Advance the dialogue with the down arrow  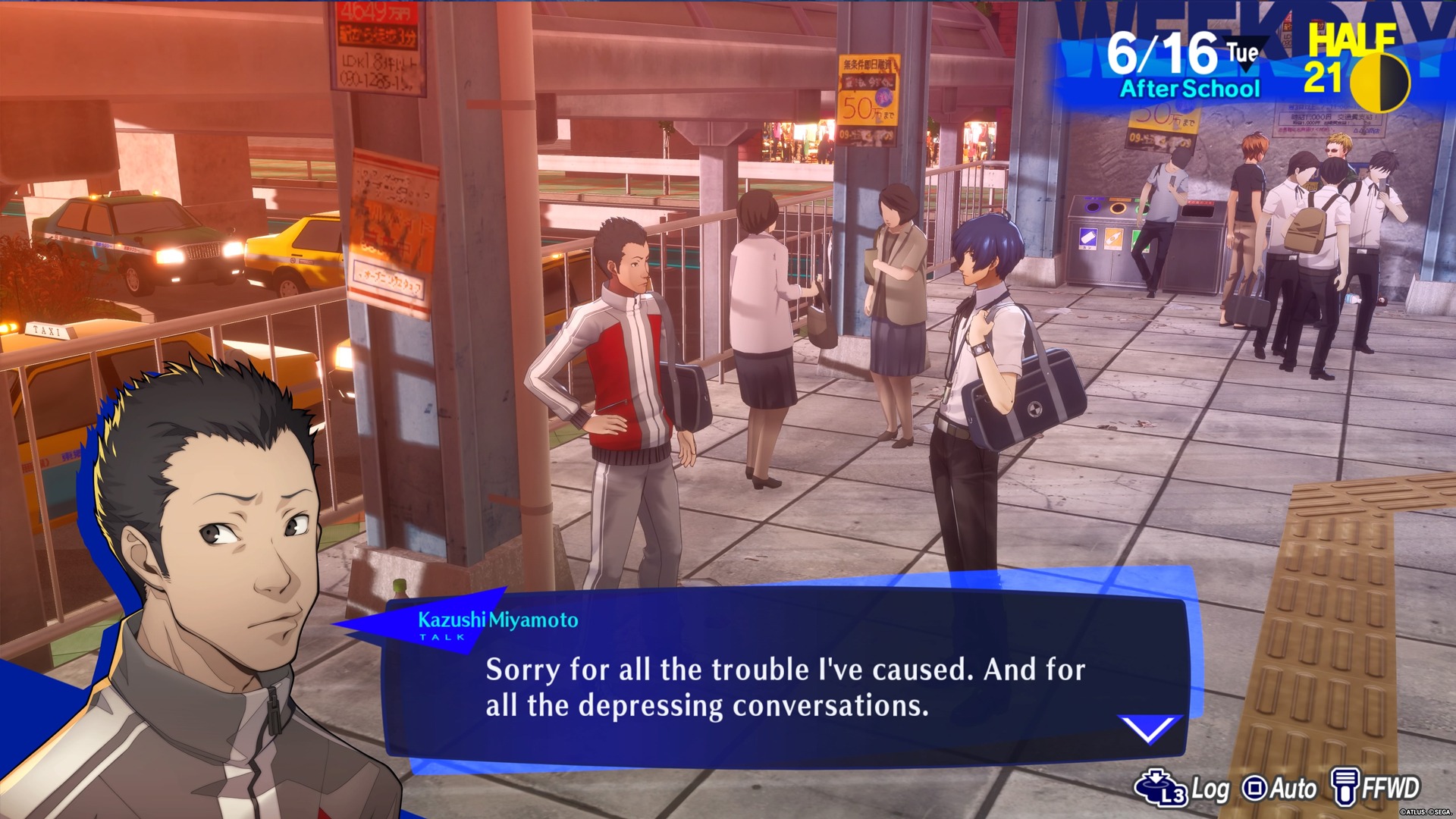pos(1149,729)
